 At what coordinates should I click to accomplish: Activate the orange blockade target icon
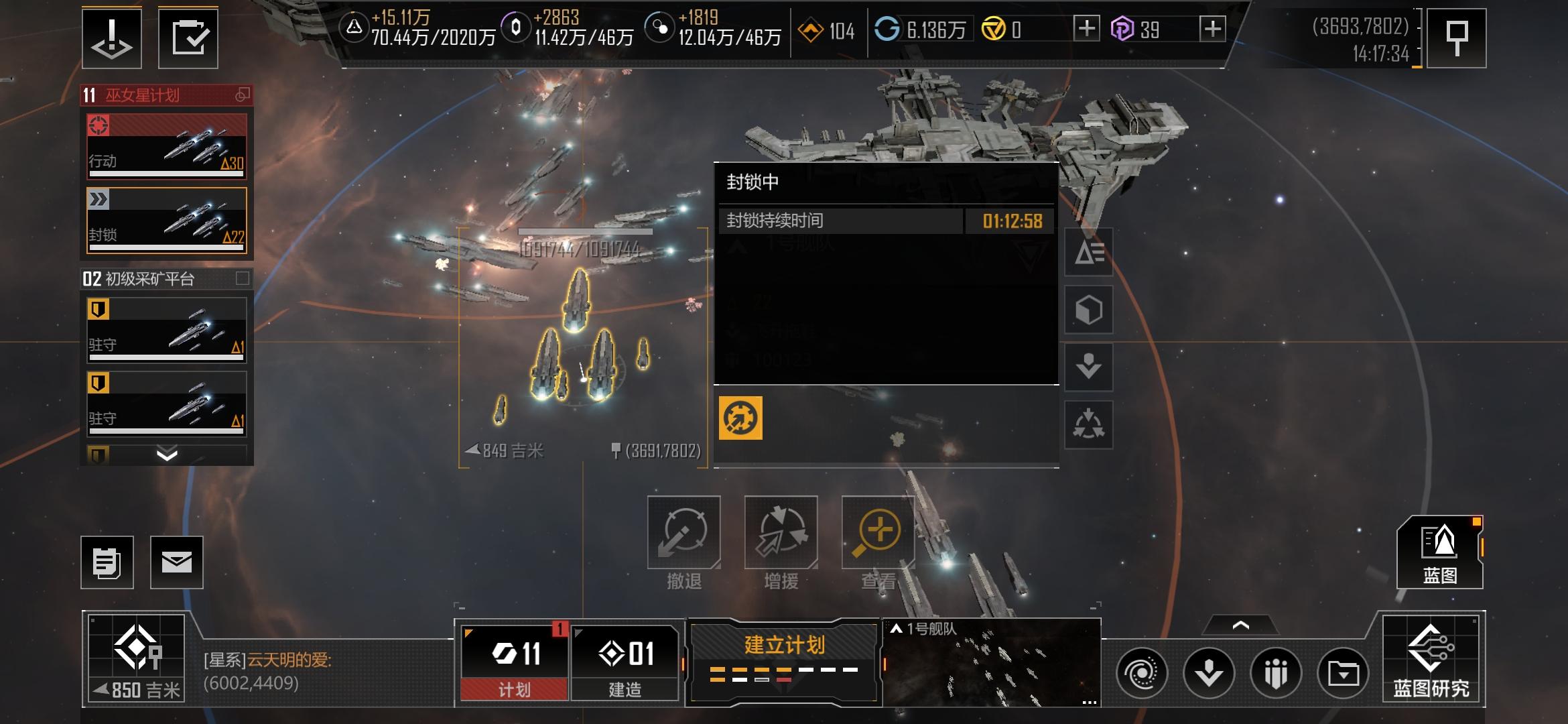pos(740,418)
